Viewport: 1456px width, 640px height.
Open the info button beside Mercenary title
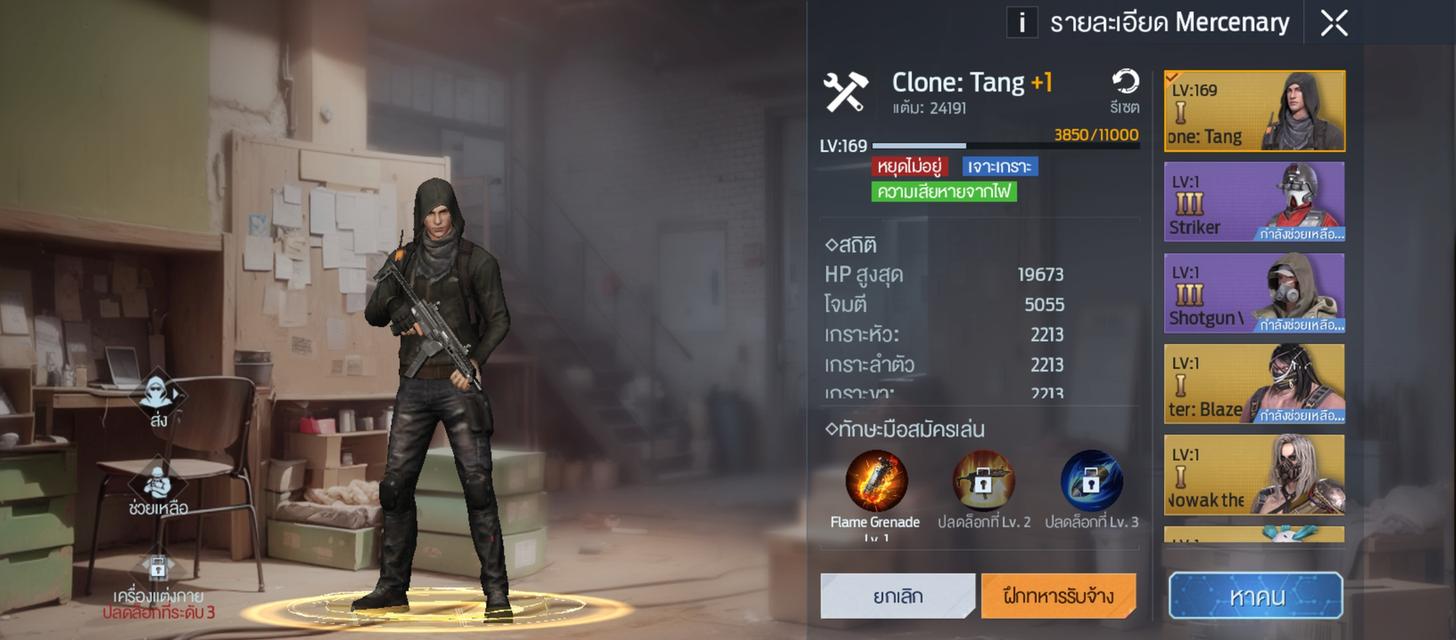pos(1021,22)
